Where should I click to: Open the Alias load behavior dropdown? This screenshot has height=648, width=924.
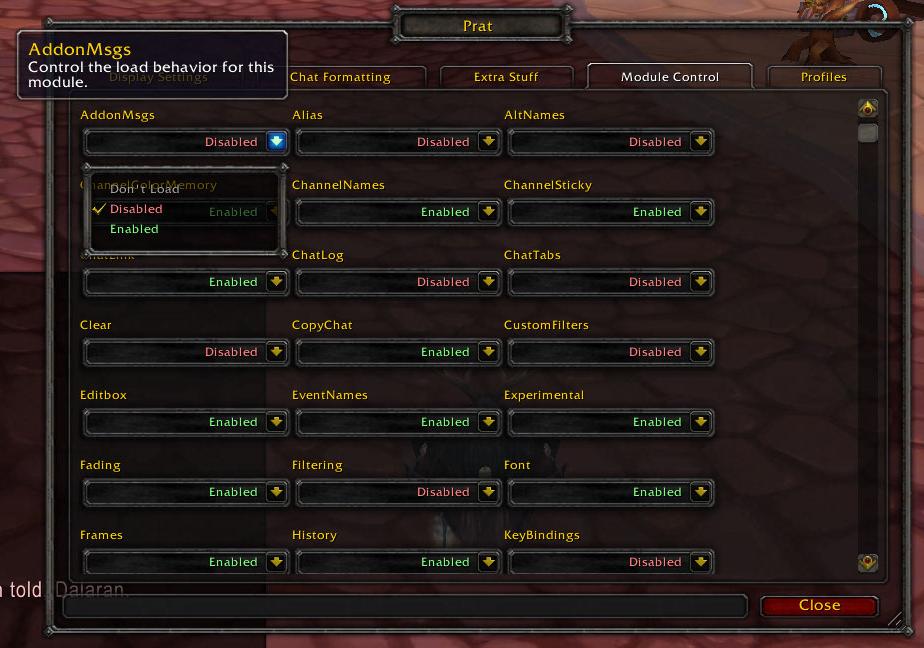(488, 142)
